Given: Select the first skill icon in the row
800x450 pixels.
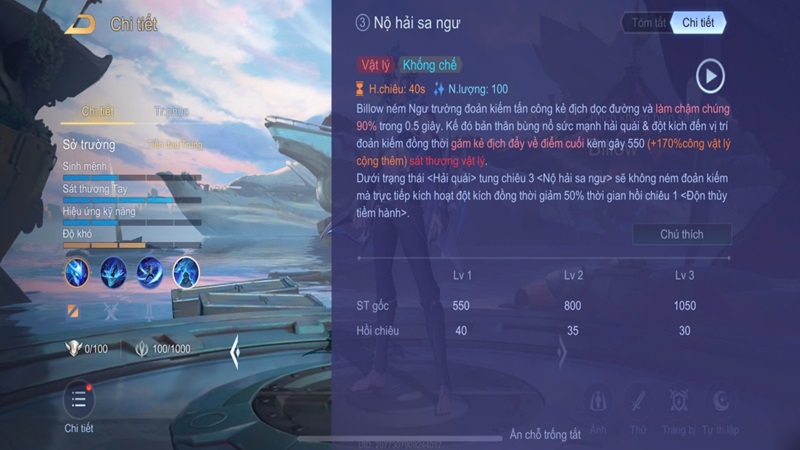Looking at the screenshot, I should coord(78,271).
